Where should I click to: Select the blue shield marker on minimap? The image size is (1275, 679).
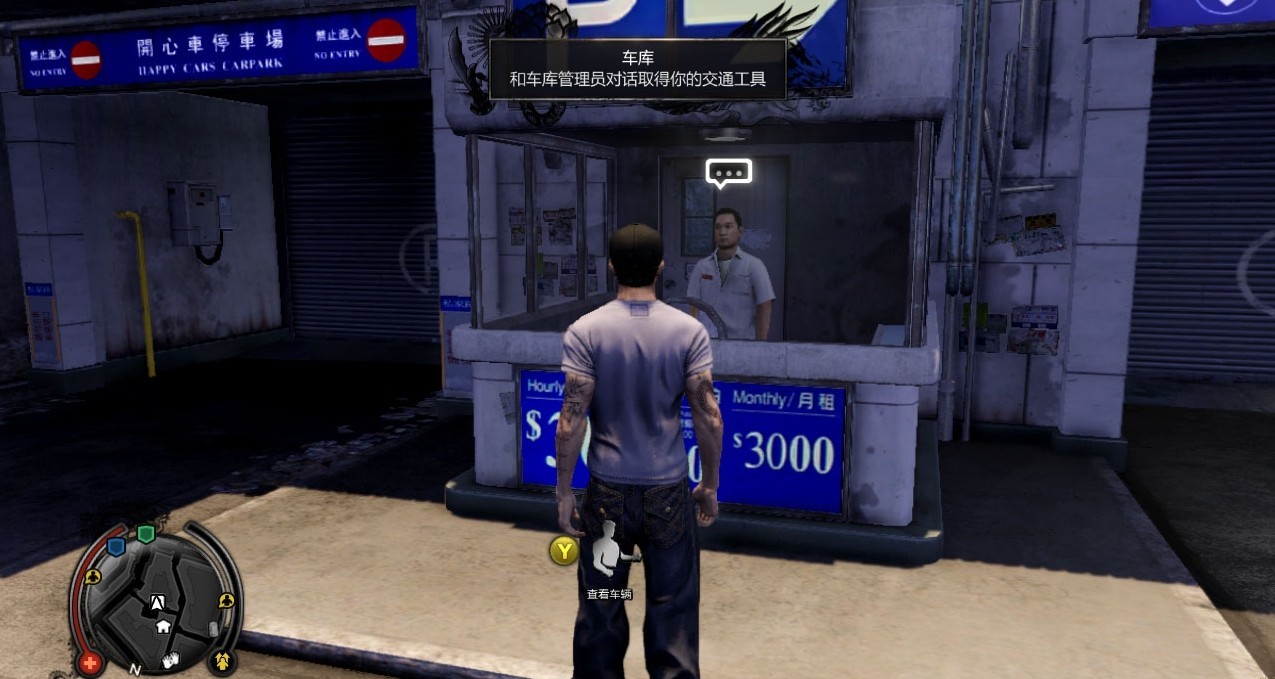click(116, 546)
